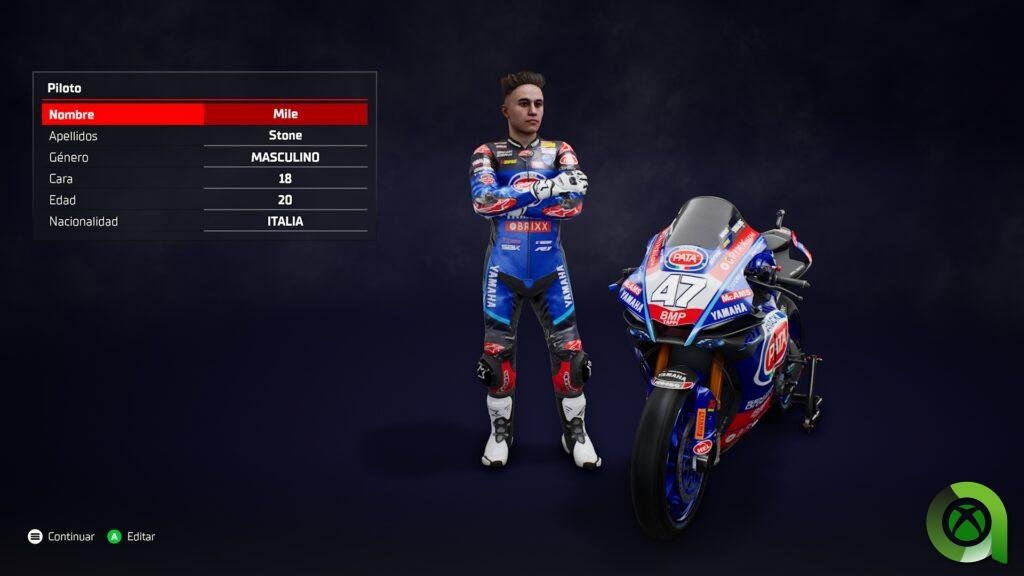The width and height of the screenshot is (1024, 576).
Task: Click the Continuar option
Action: pyautogui.click(x=62, y=537)
